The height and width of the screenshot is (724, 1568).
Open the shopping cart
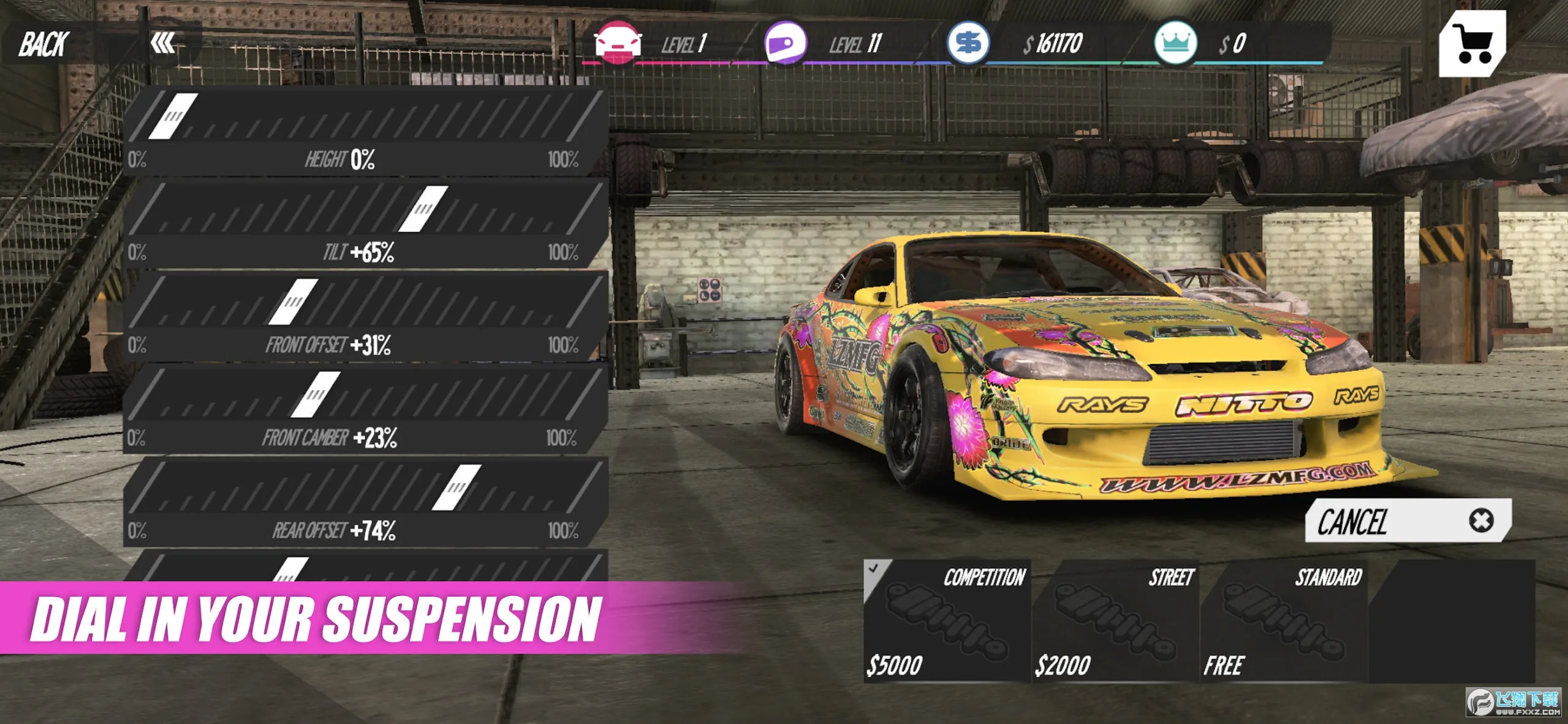[1472, 44]
